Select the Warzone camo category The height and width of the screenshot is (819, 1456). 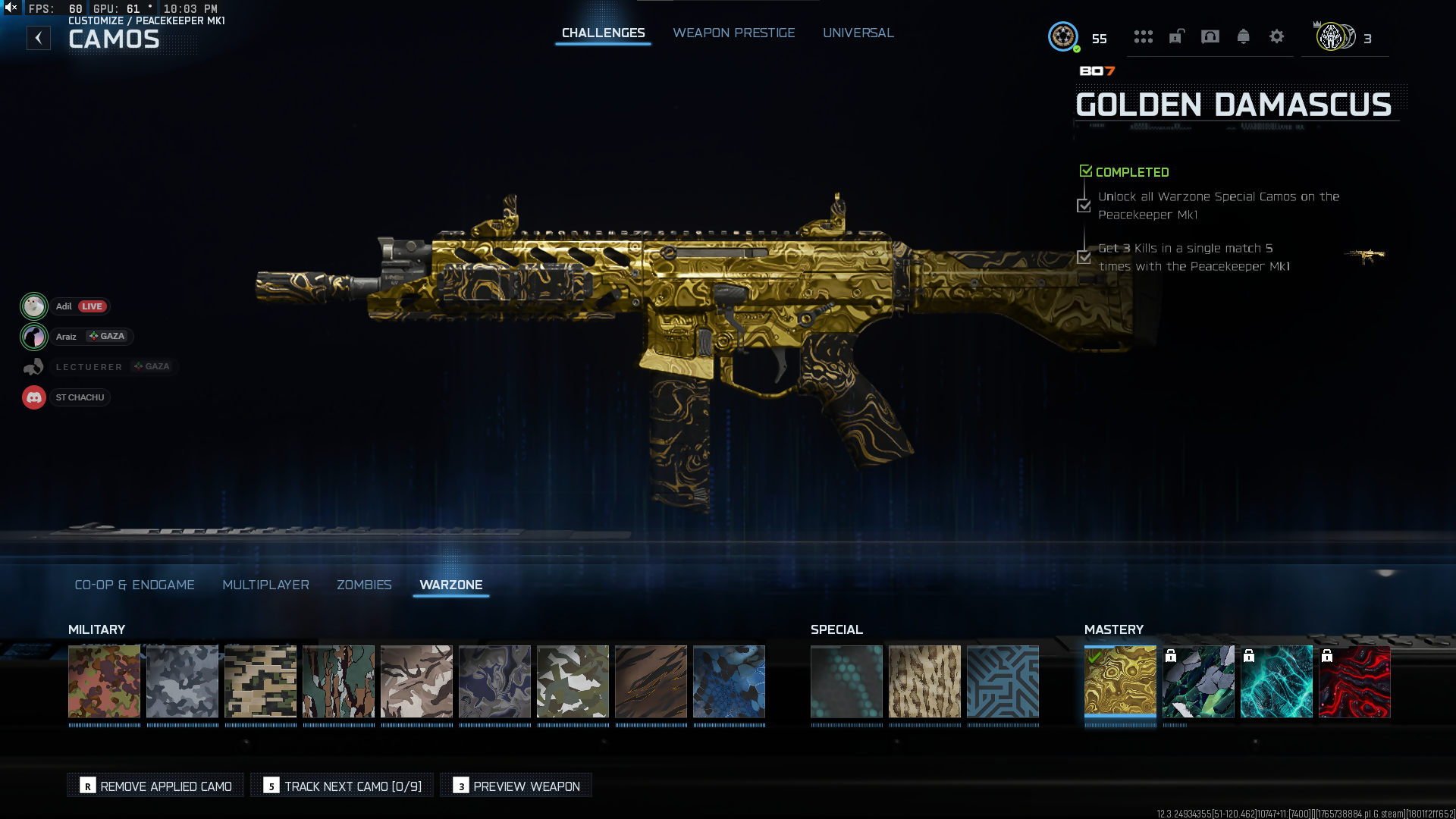pos(450,585)
